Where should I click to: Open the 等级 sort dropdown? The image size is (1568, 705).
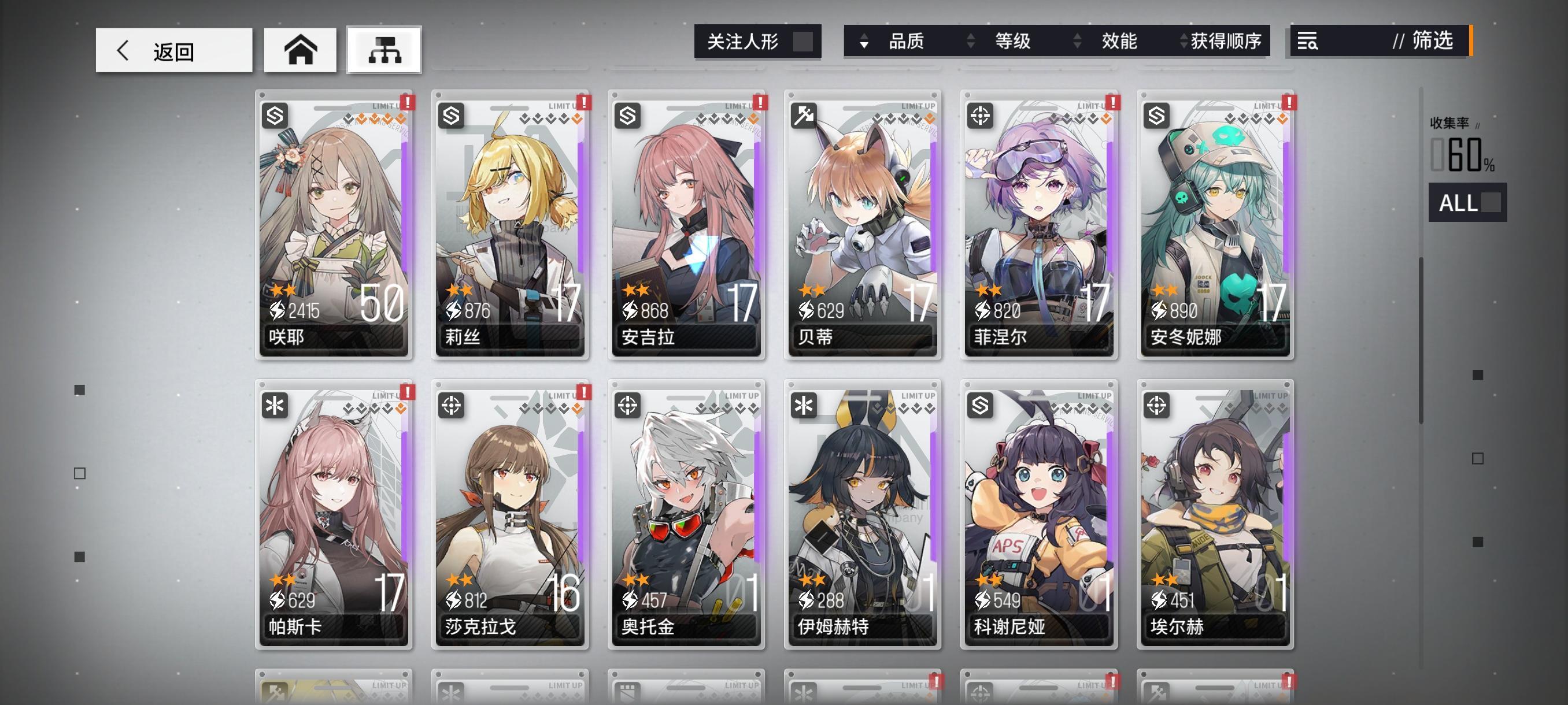click(x=1012, y=42)
